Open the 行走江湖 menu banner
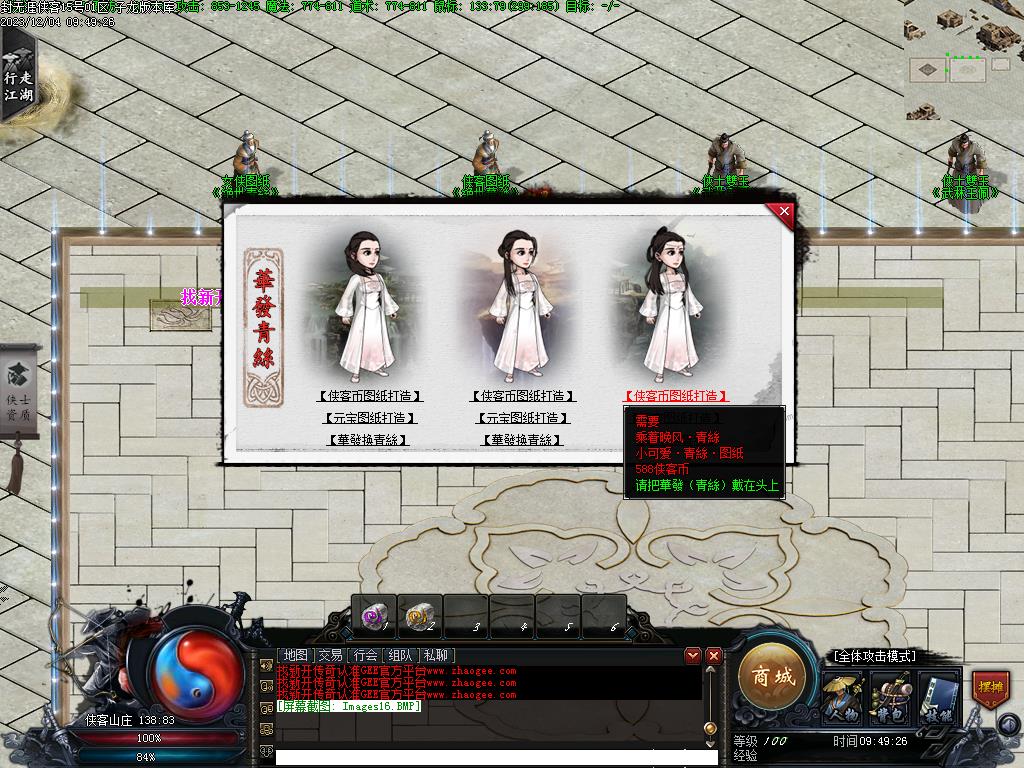This screenshot has width=1024, height=768. point(18,77)
